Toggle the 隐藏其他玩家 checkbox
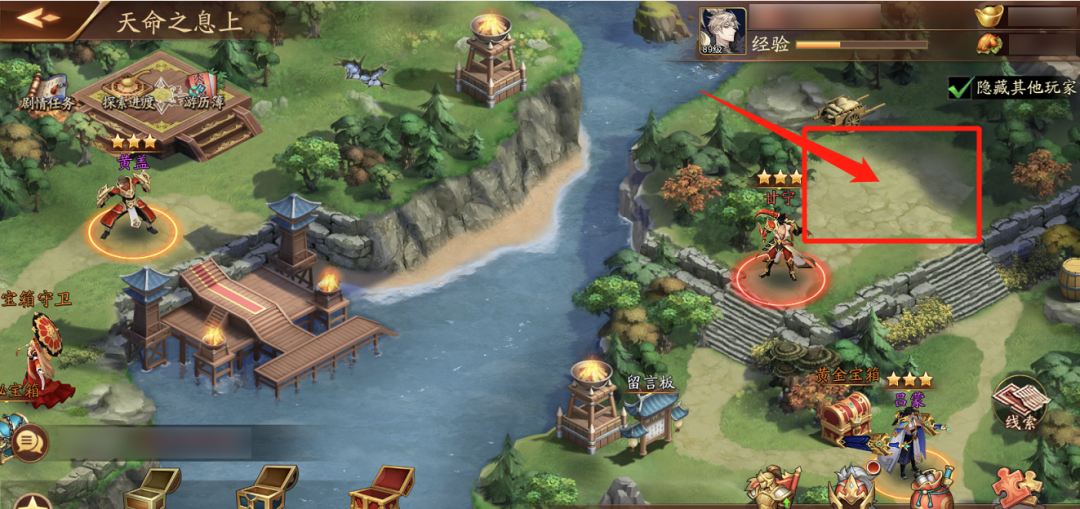The image size is (1080, 509). [962, 87]
